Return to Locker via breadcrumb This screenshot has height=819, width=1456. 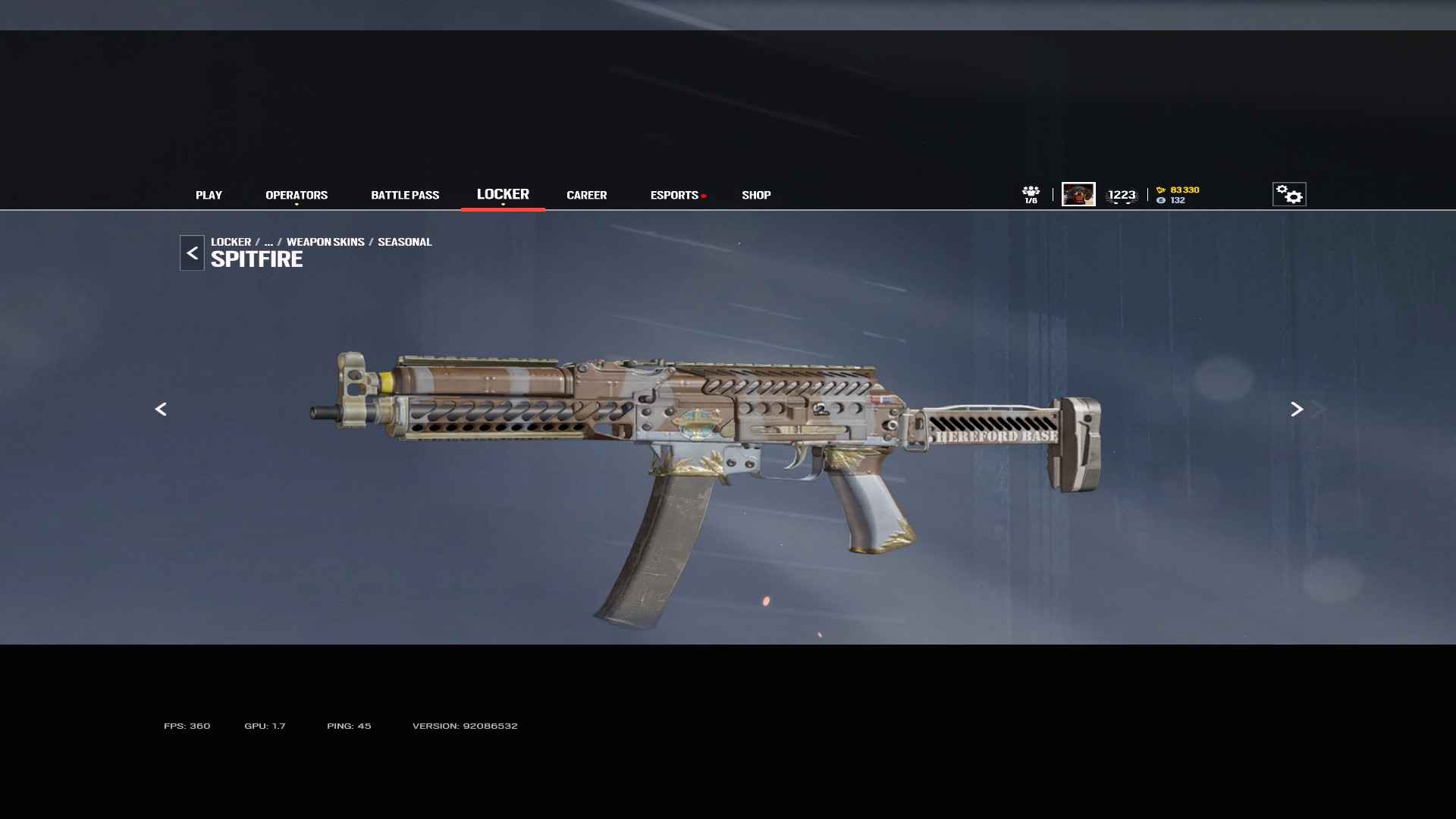click(231, 242)
